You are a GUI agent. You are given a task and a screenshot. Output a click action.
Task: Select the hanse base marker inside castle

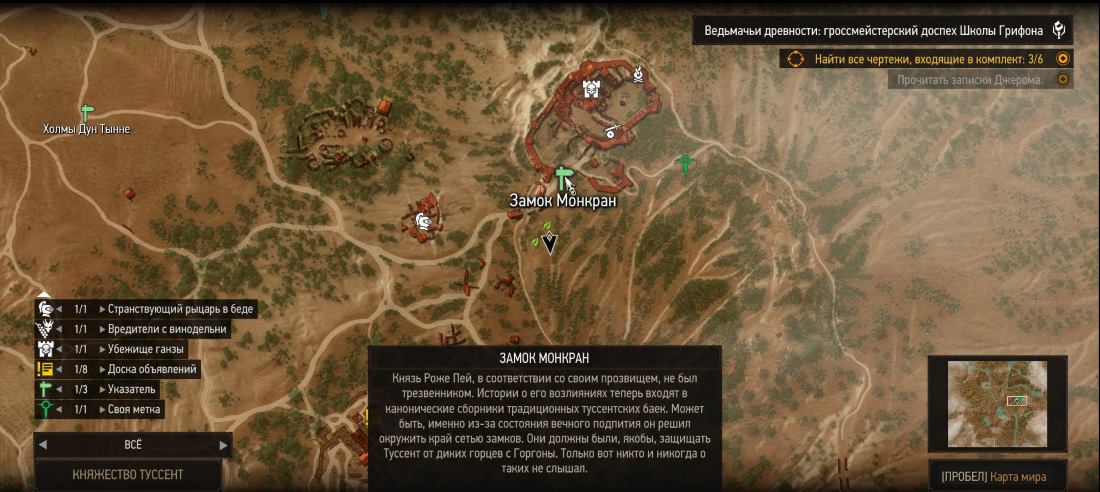pos(591,89)
